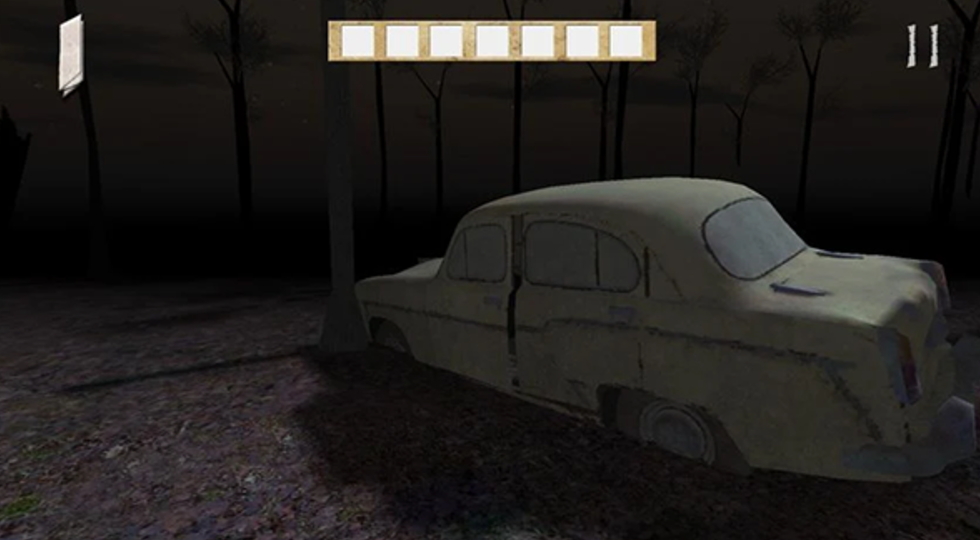Open the paper note icon
980x540 pixels.
pos(71,55)
